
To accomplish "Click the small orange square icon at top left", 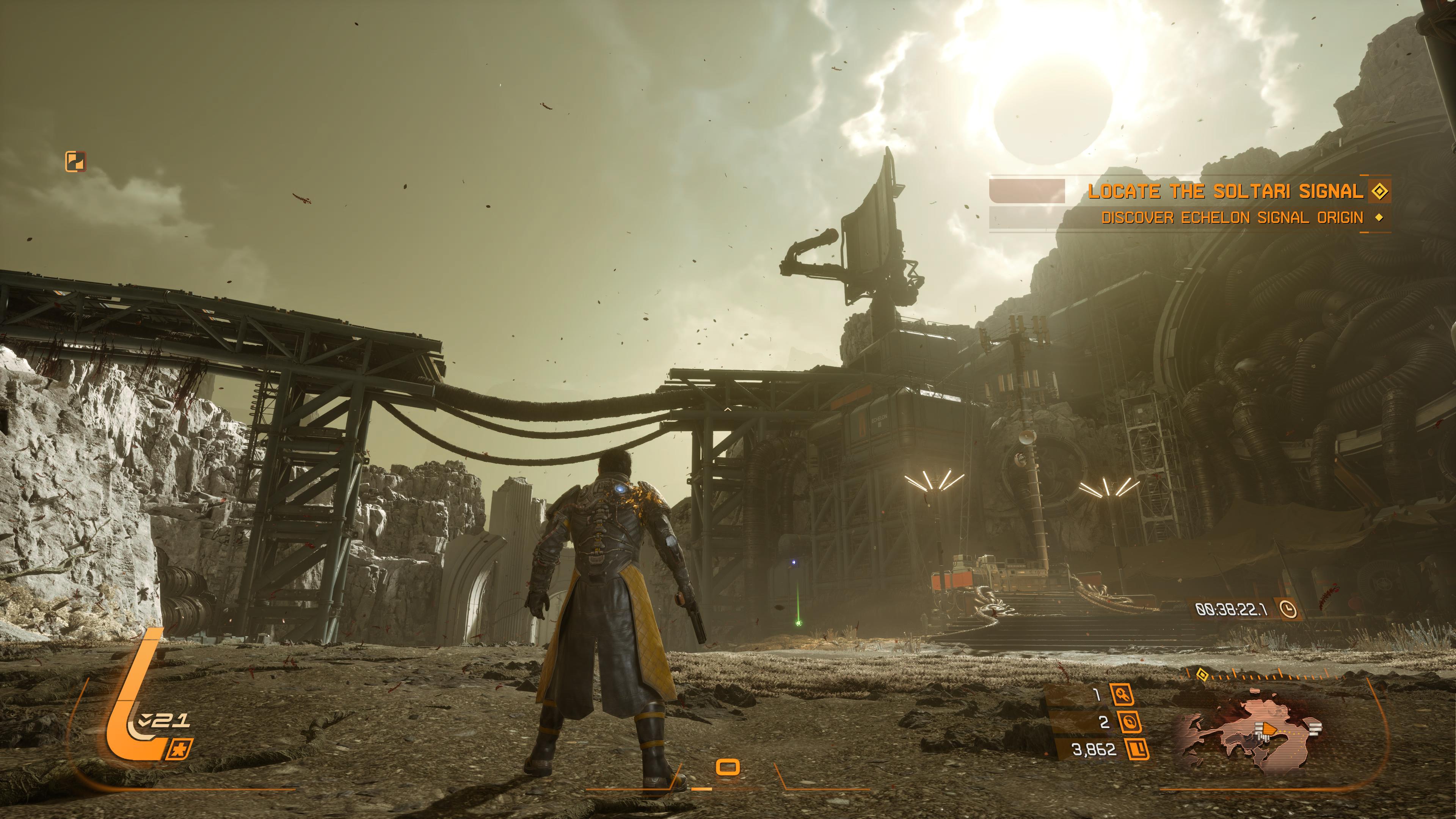I will [76, 162].
